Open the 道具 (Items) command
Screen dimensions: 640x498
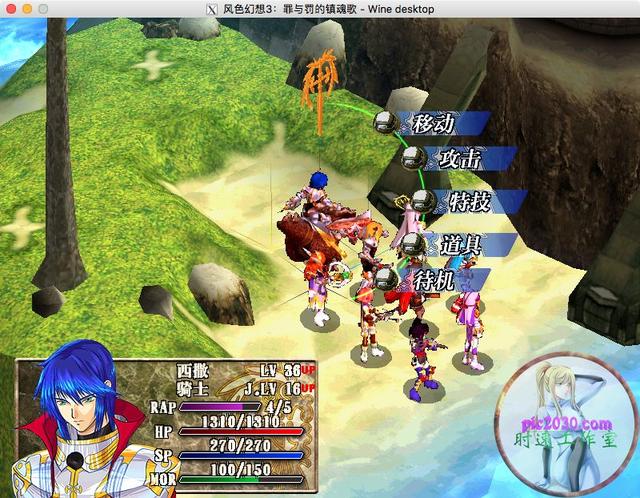click(x=459, y=244)
